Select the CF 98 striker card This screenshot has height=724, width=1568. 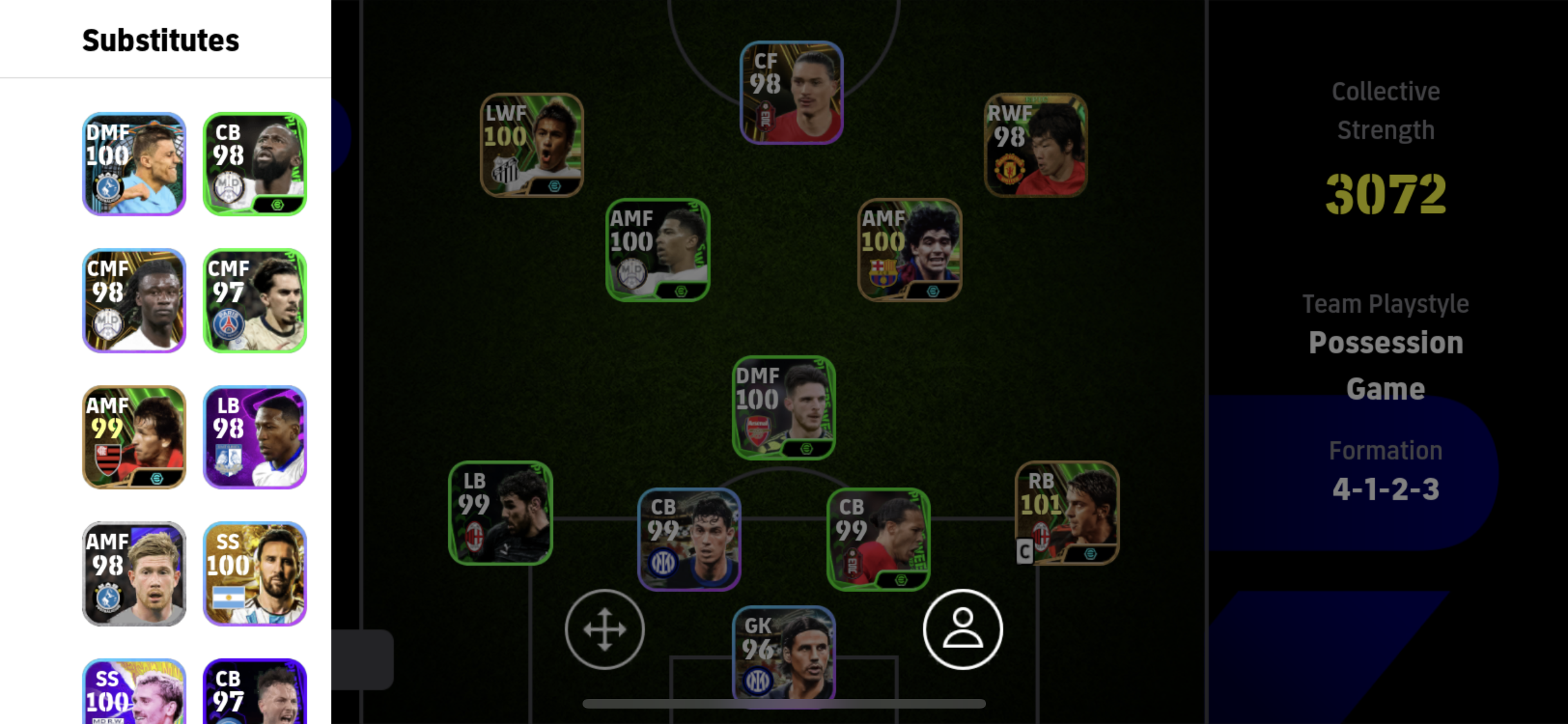791,93
